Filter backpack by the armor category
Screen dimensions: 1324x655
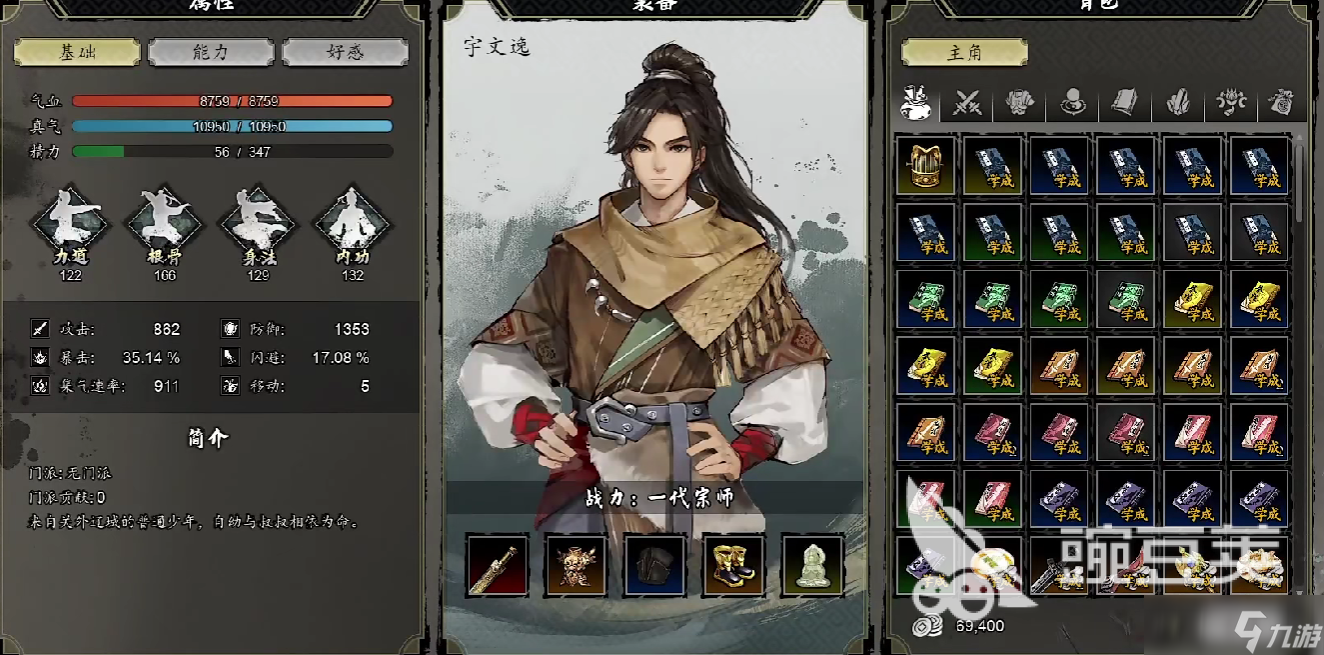coord(1019,102)
